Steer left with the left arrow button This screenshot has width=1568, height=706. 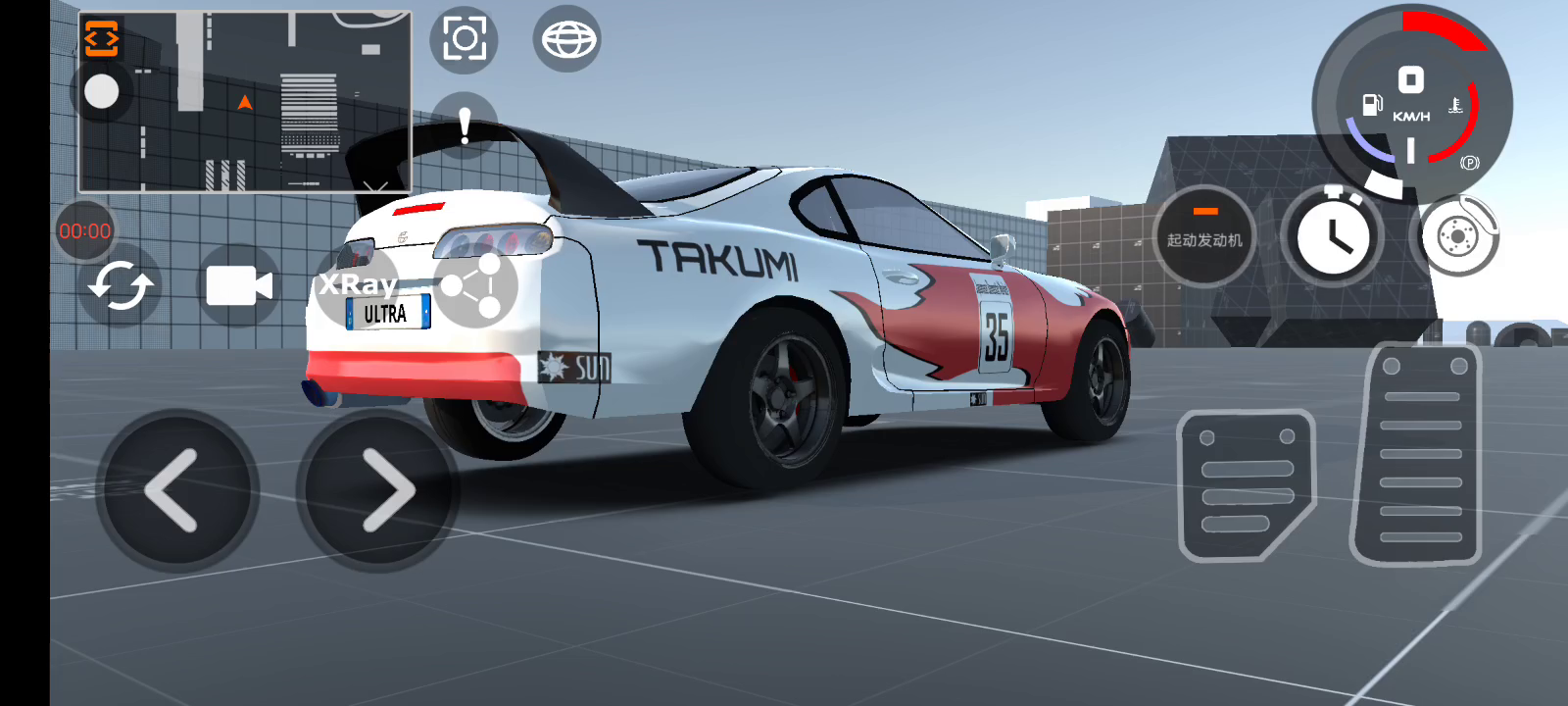pyautogui.click(x=176, y=490)
